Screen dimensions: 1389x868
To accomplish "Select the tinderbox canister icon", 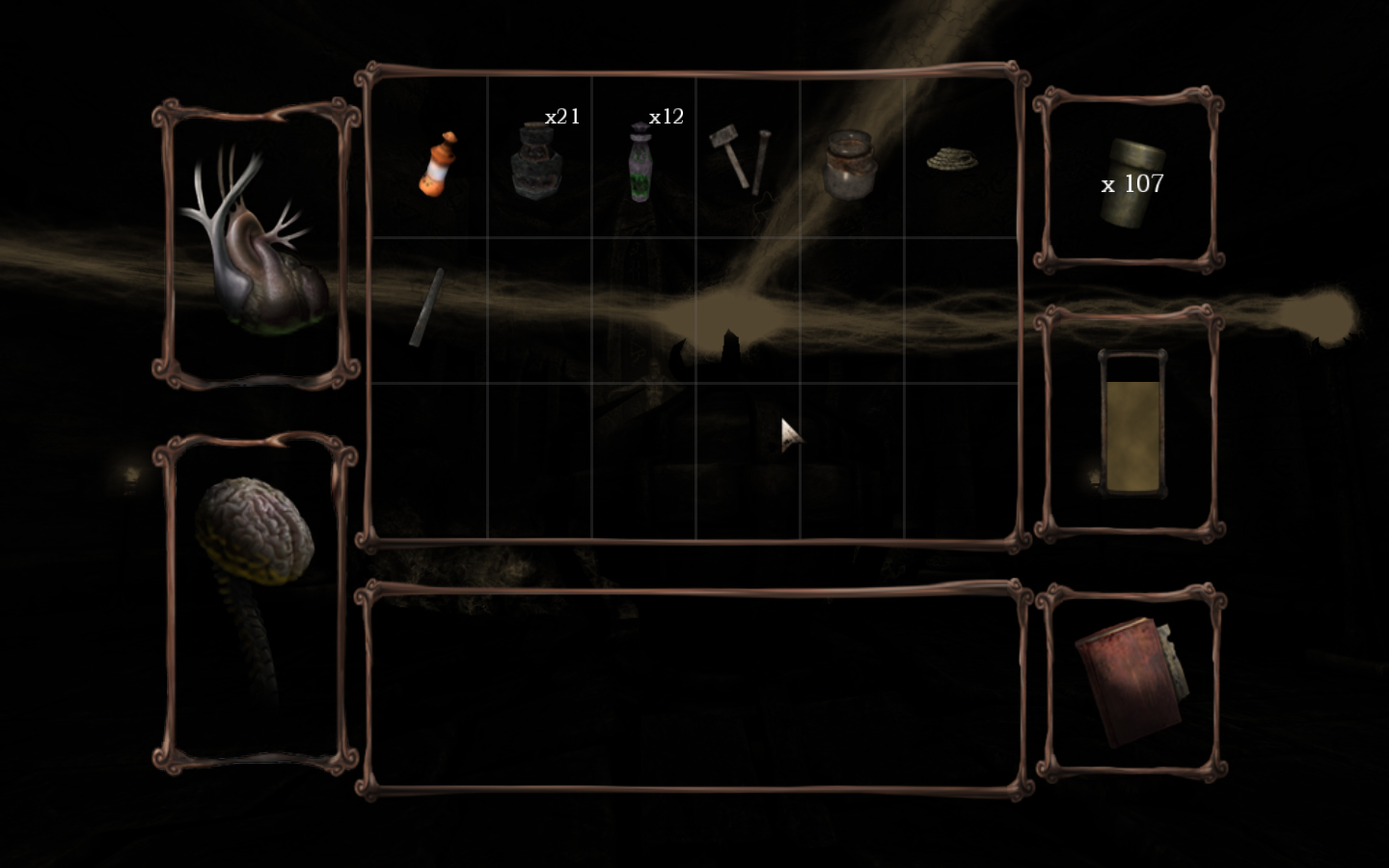I will [1132, 183].
